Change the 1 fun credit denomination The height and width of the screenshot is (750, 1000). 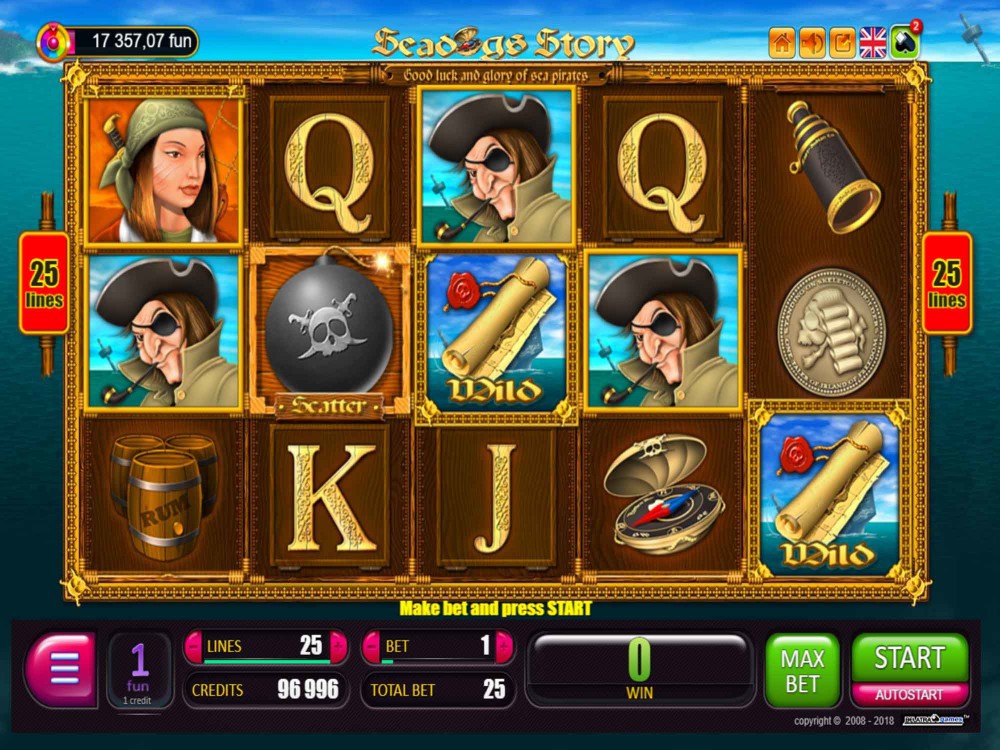(x=140, y=670)
